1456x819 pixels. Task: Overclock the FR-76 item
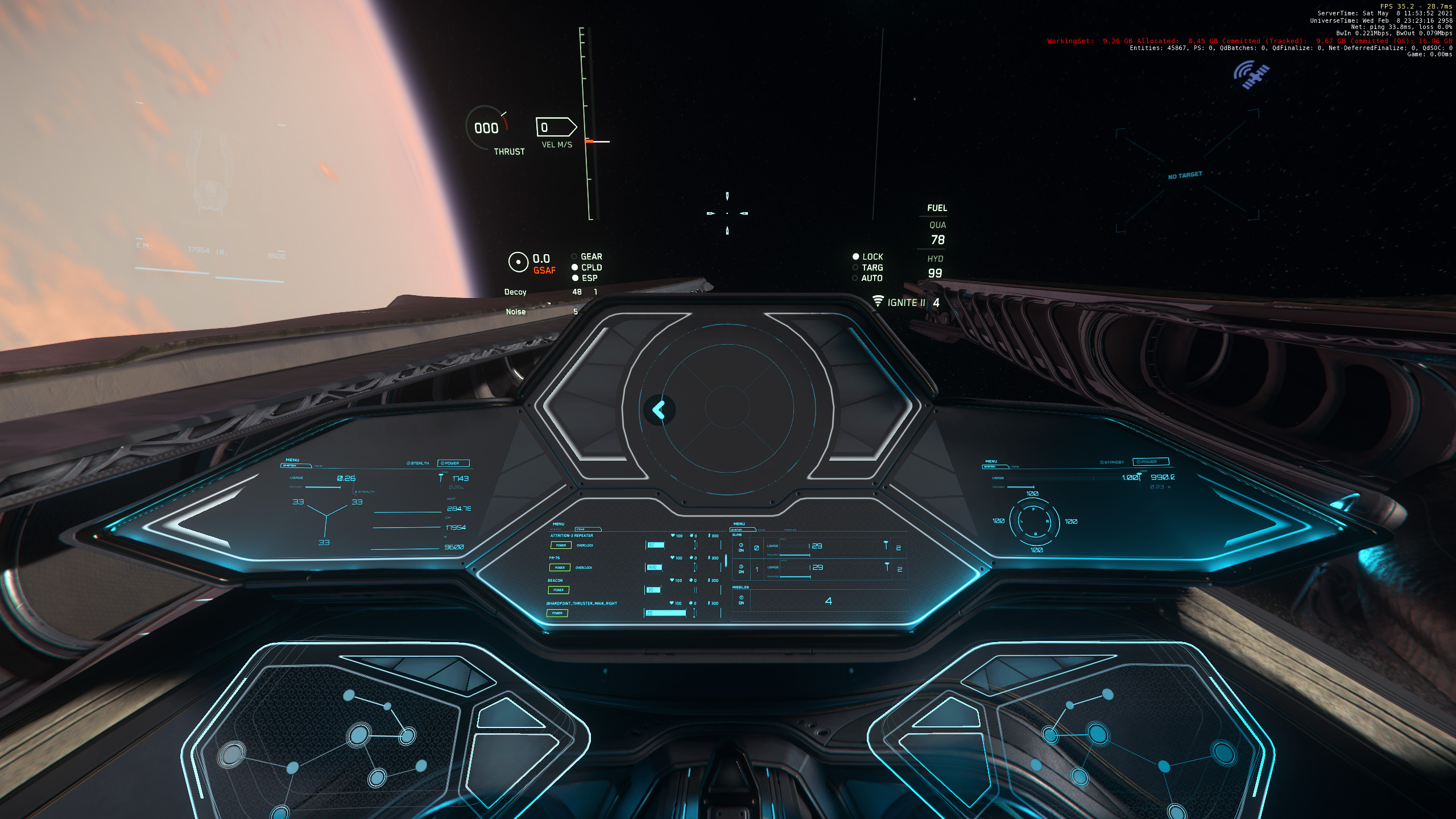coord(584,568)
